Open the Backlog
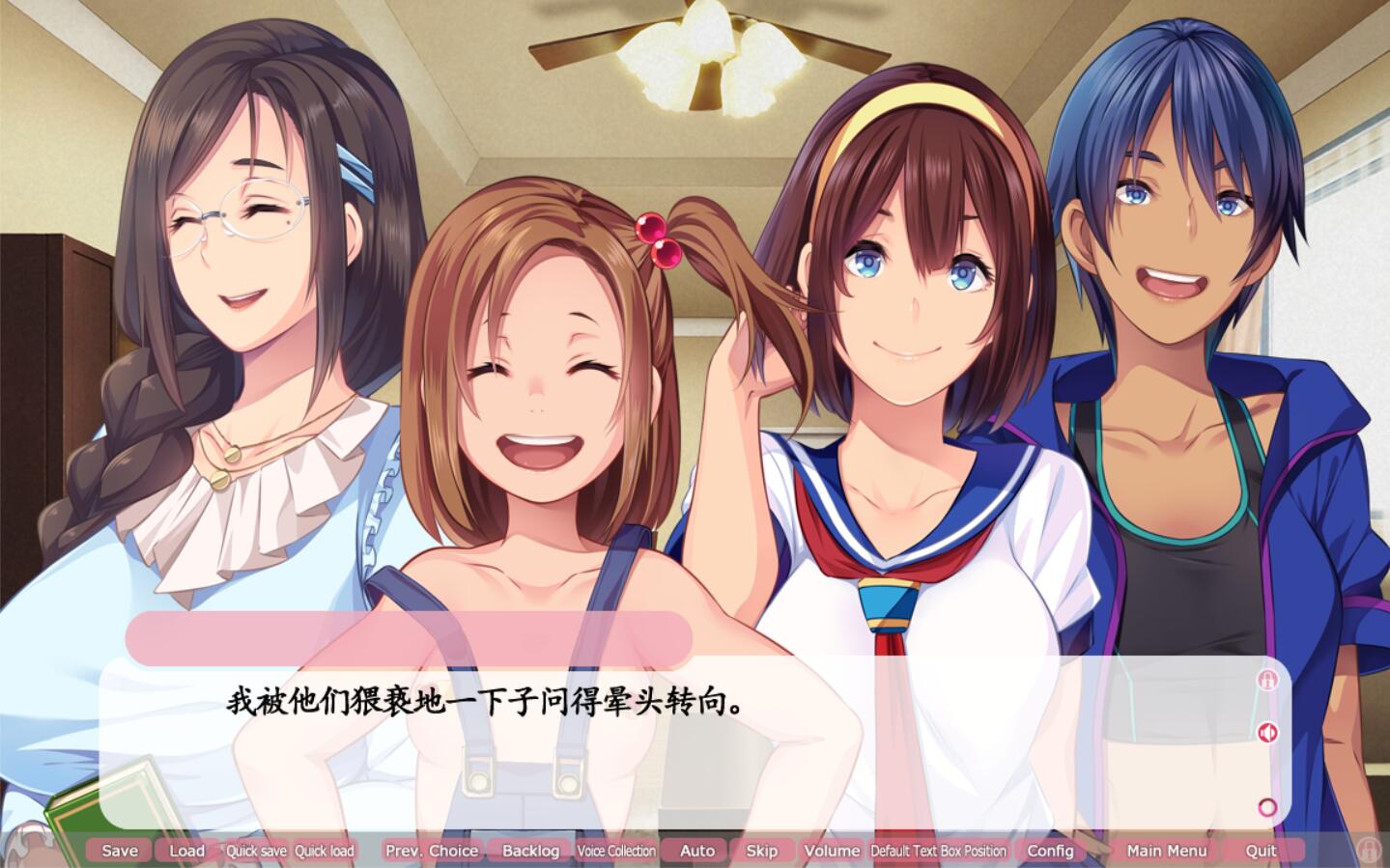This screenshot has width=1390, height=868. pos(530,851)
